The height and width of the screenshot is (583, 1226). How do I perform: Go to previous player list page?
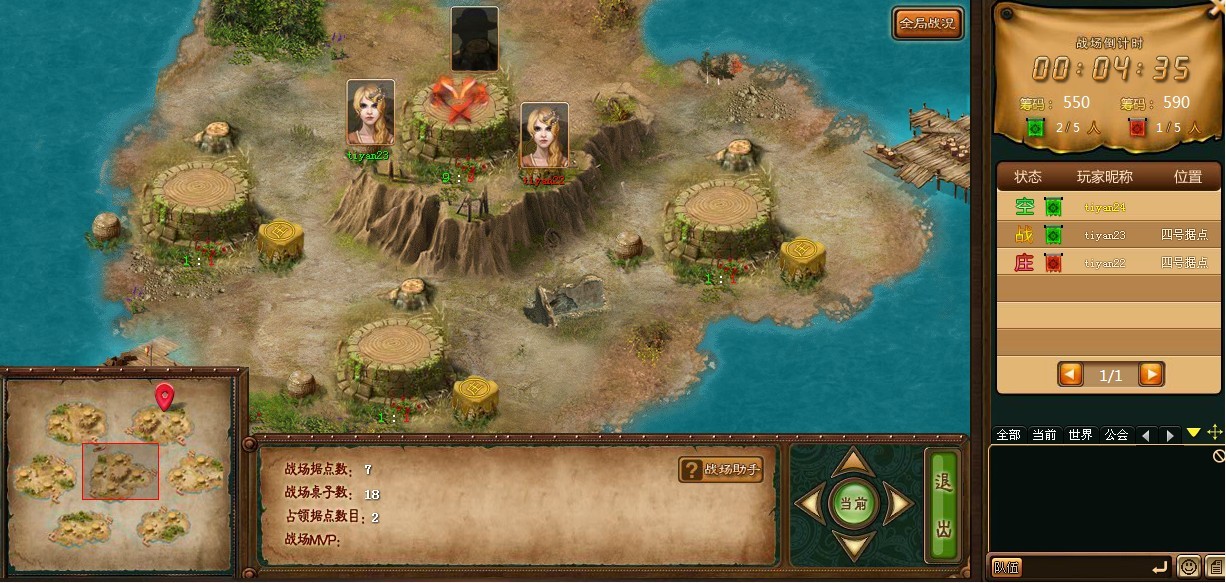click(x=1070, y=375)
